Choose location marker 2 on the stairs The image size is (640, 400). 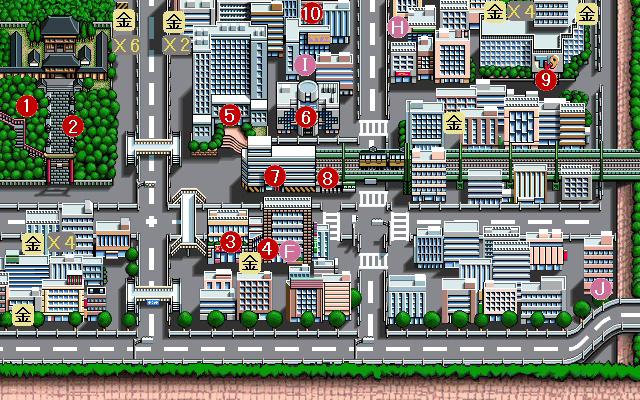(72, 126)
